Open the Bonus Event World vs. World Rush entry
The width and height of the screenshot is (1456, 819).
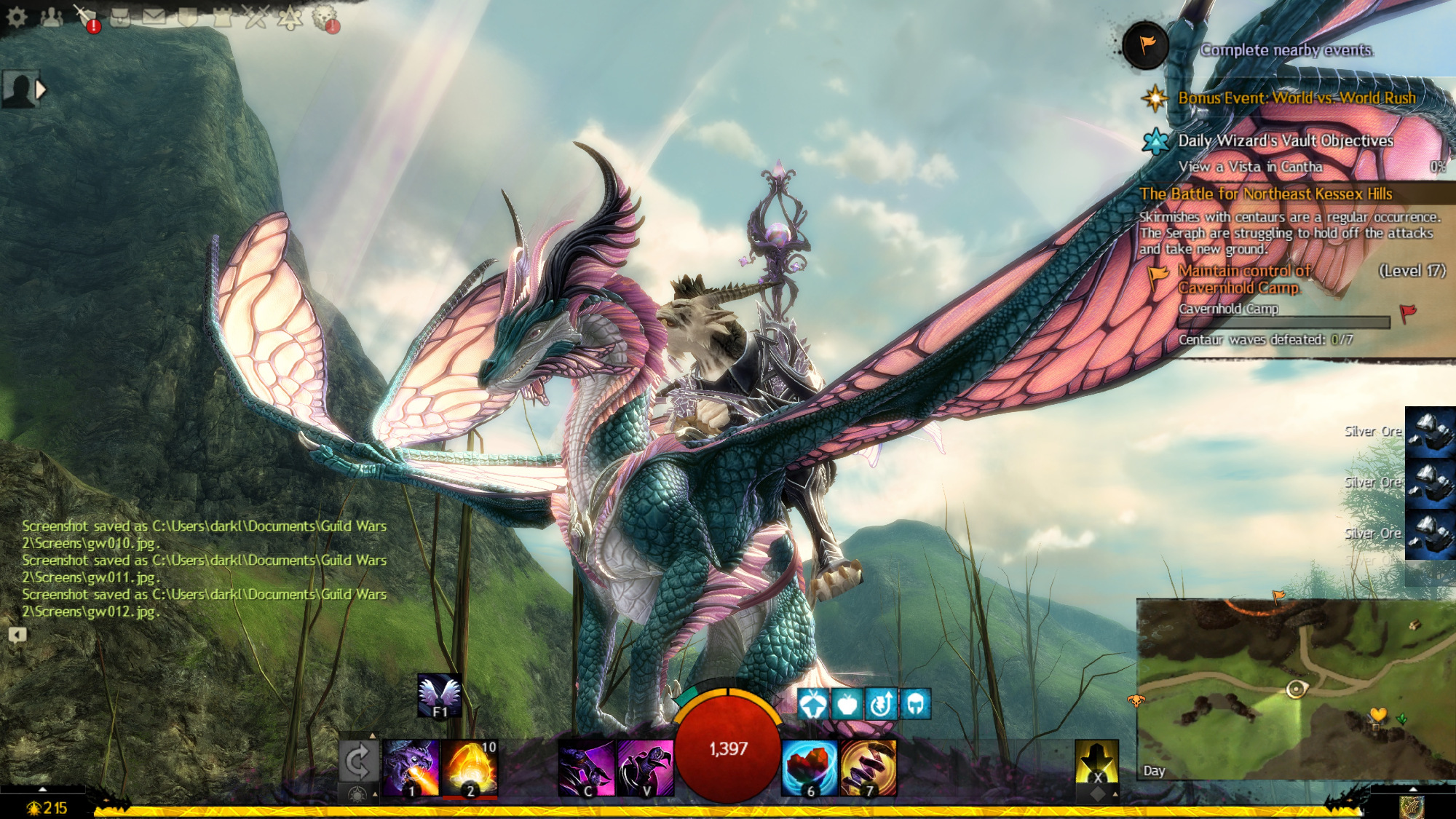coord(1297,98)
